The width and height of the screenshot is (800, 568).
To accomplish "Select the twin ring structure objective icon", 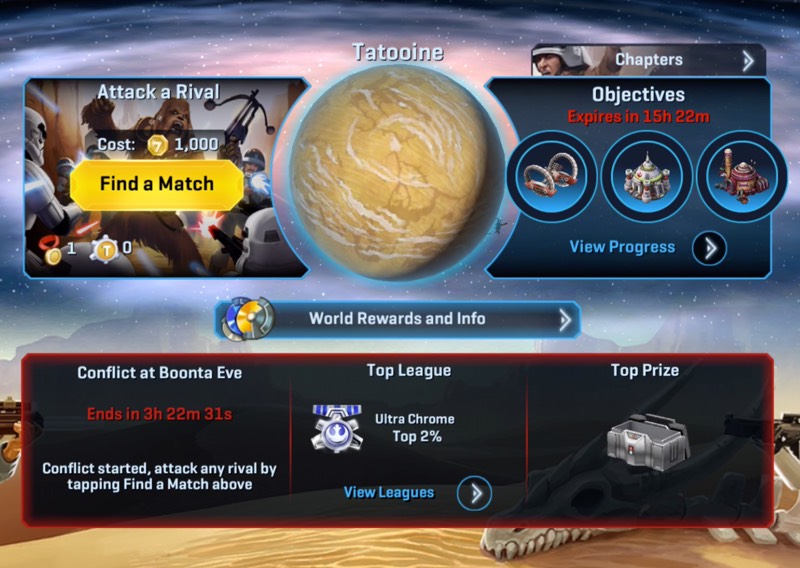I will [x=552, y=176].
